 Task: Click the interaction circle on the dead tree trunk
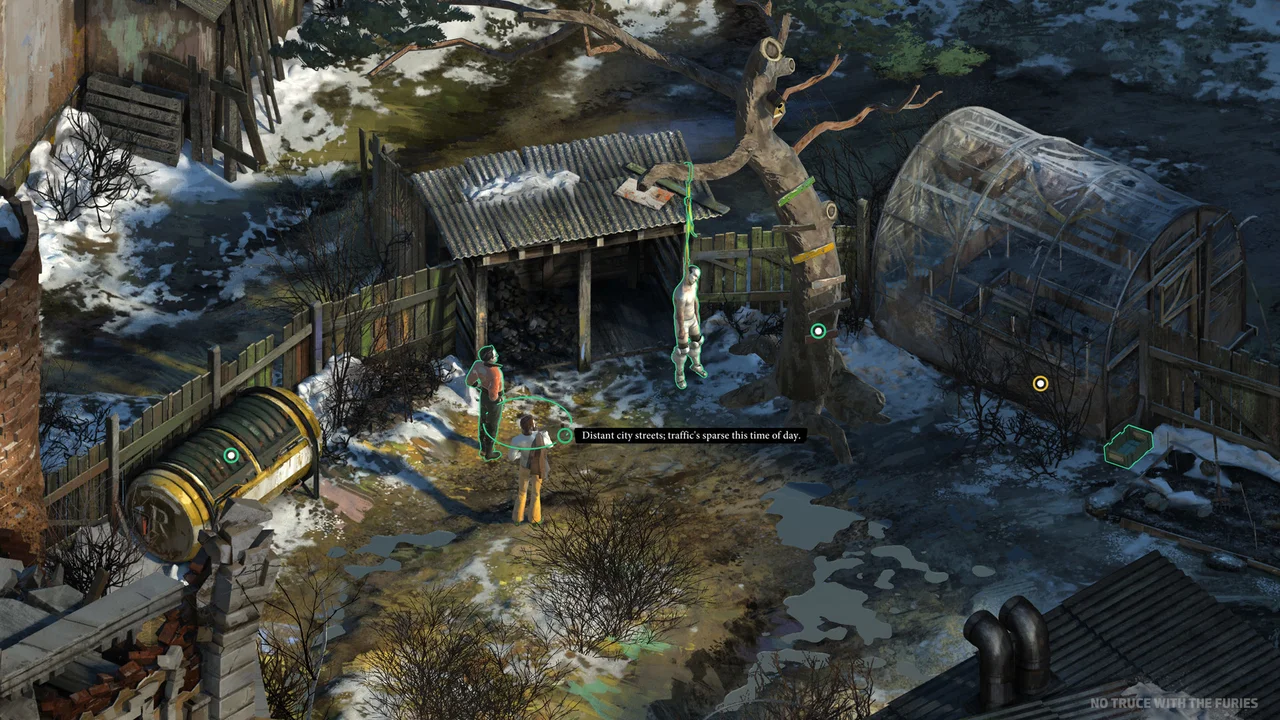(x=817, y=330)
